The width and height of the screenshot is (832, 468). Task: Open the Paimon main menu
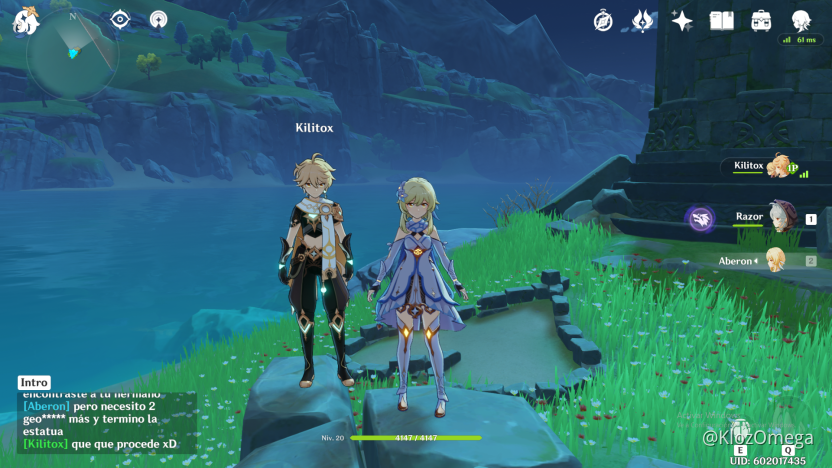26,20
